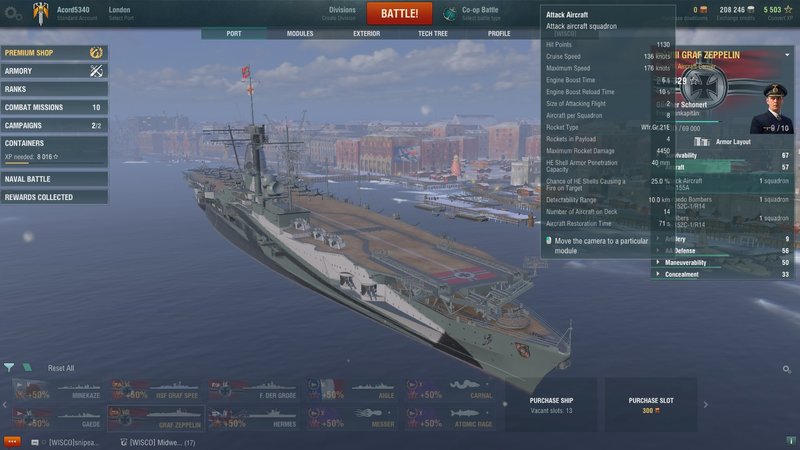This screenshot has height=450, width=800.
Task: Open the Premium Shop
Action: [54, 52]
